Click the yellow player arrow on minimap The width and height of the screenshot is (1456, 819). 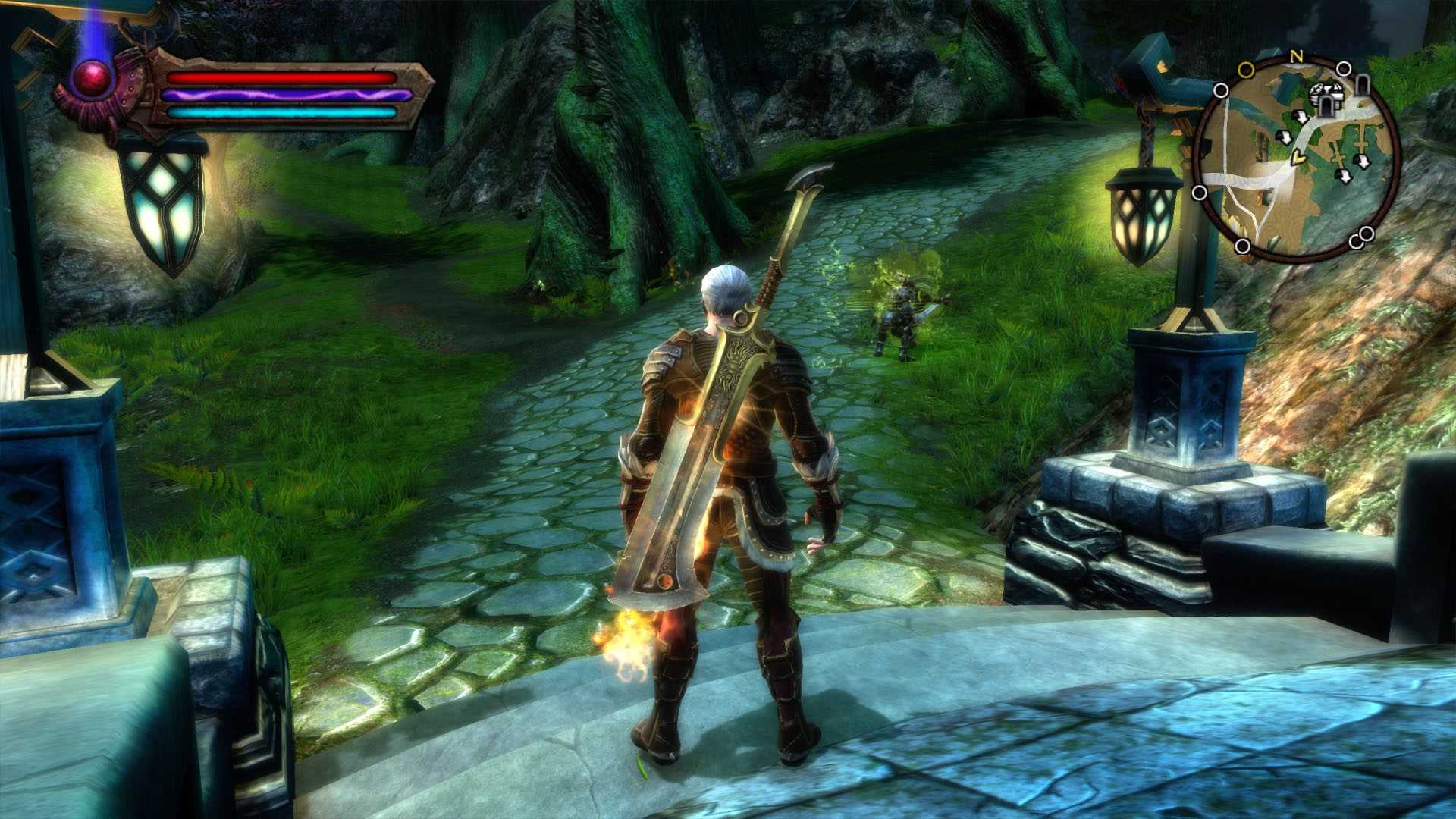tap(1298, 158)
